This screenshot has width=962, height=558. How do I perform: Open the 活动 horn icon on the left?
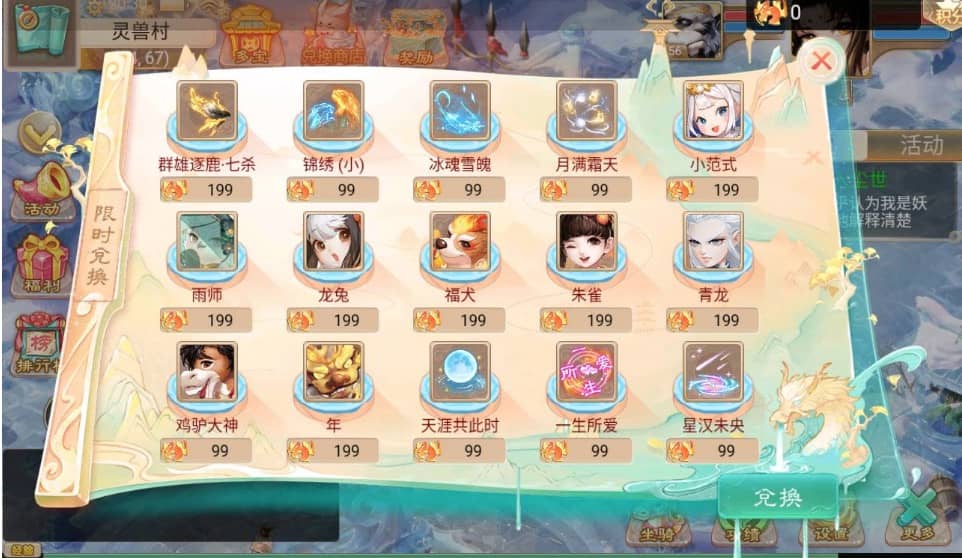click(x=40, y=192)
